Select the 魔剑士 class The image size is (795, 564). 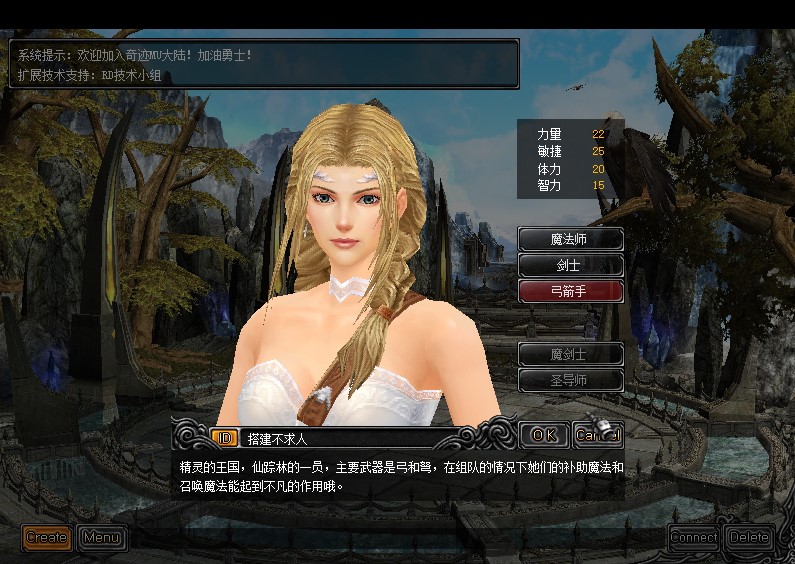coord(571,354)
